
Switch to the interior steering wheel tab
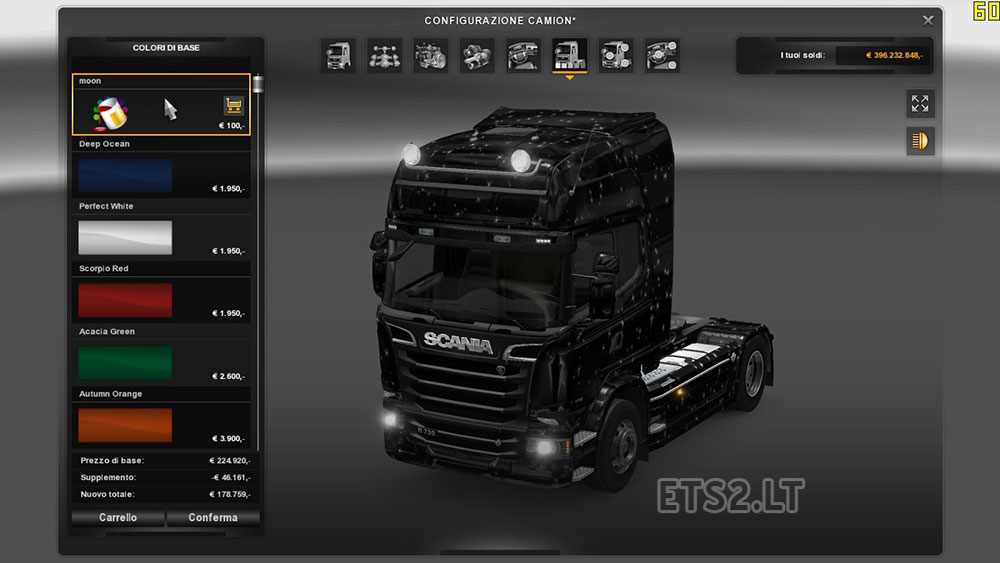(x=523, y=56)
